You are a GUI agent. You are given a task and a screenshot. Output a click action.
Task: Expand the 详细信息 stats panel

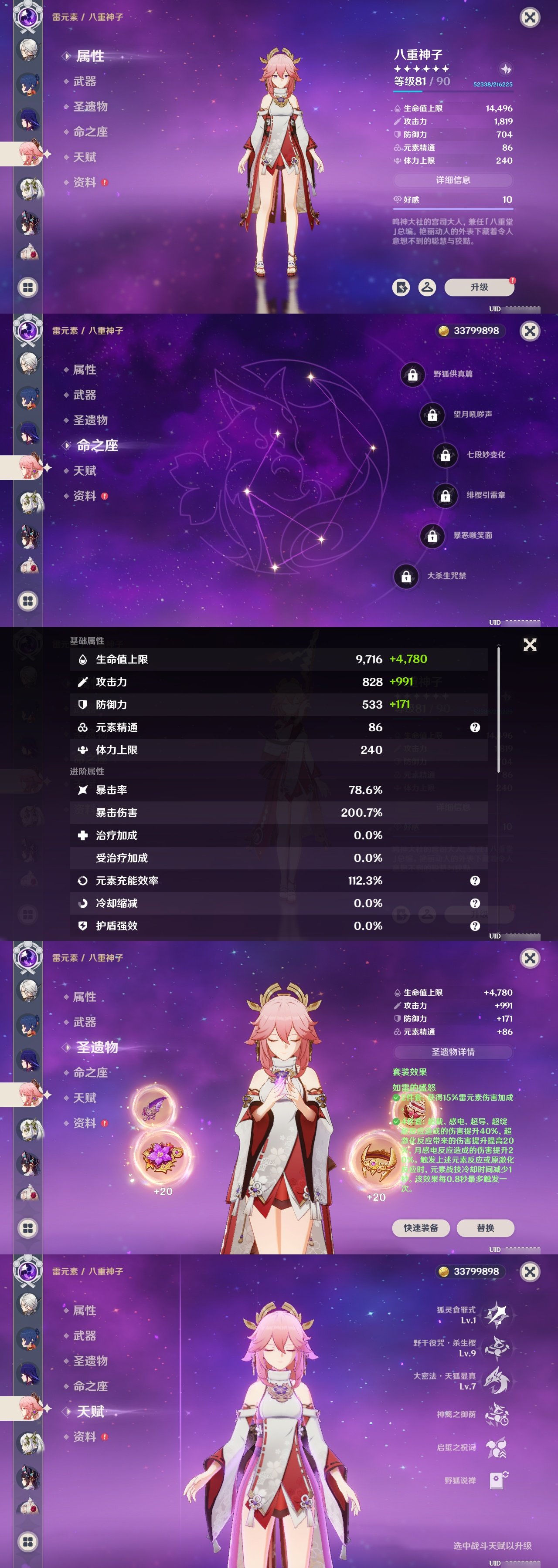[453, 179]
